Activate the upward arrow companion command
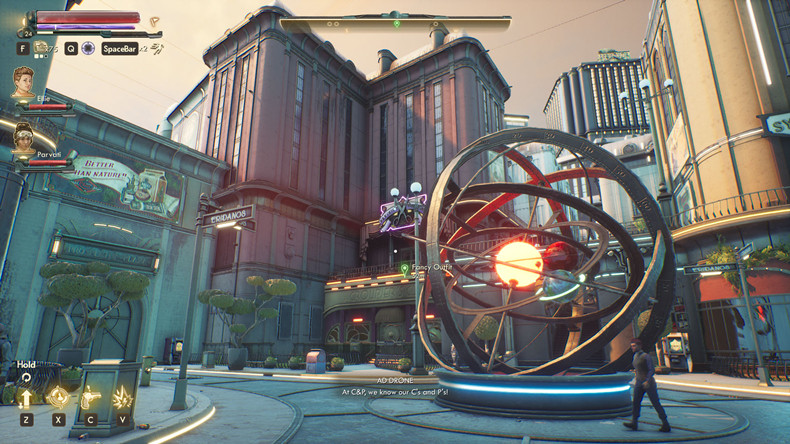This screenshot has width=790, height=444. (x=26, y=399)
